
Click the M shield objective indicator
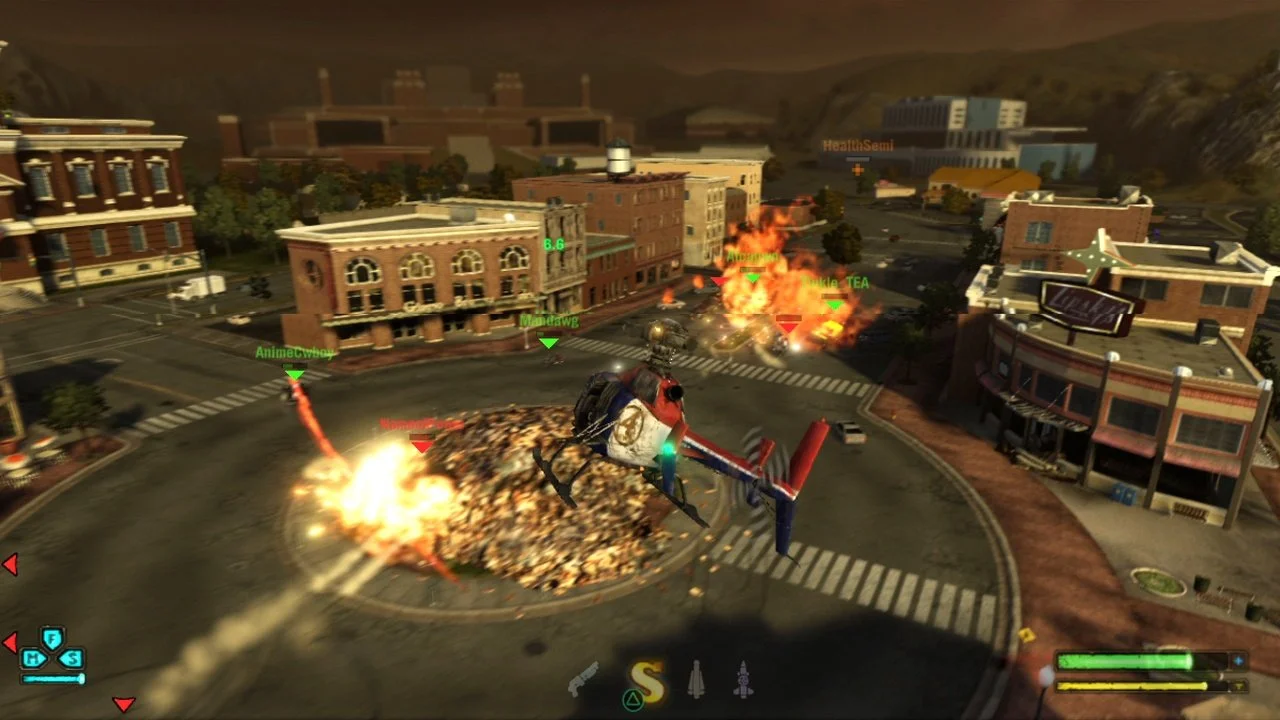pos(35,658)
